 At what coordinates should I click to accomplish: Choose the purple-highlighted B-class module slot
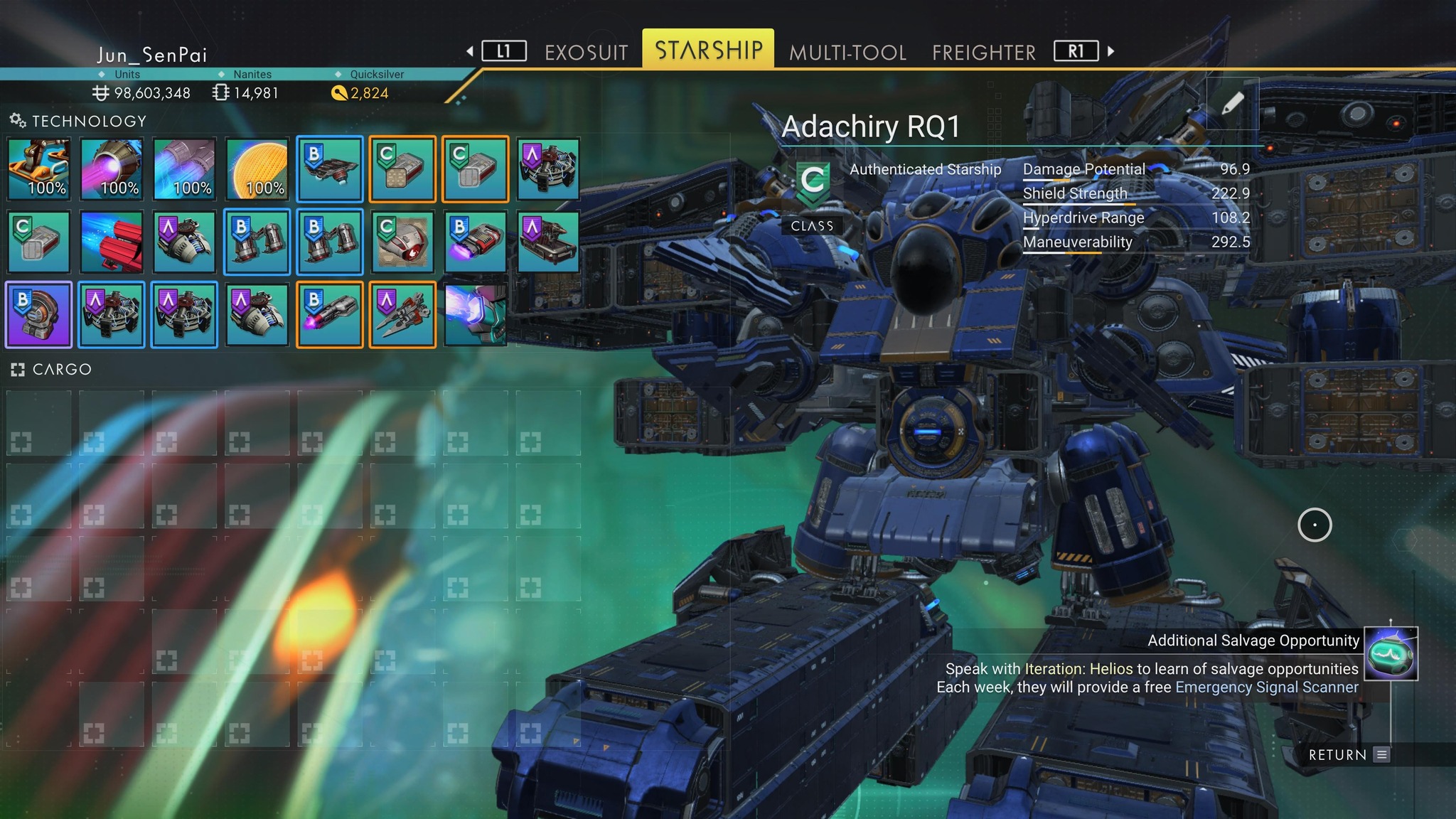[x=40, y=314]
